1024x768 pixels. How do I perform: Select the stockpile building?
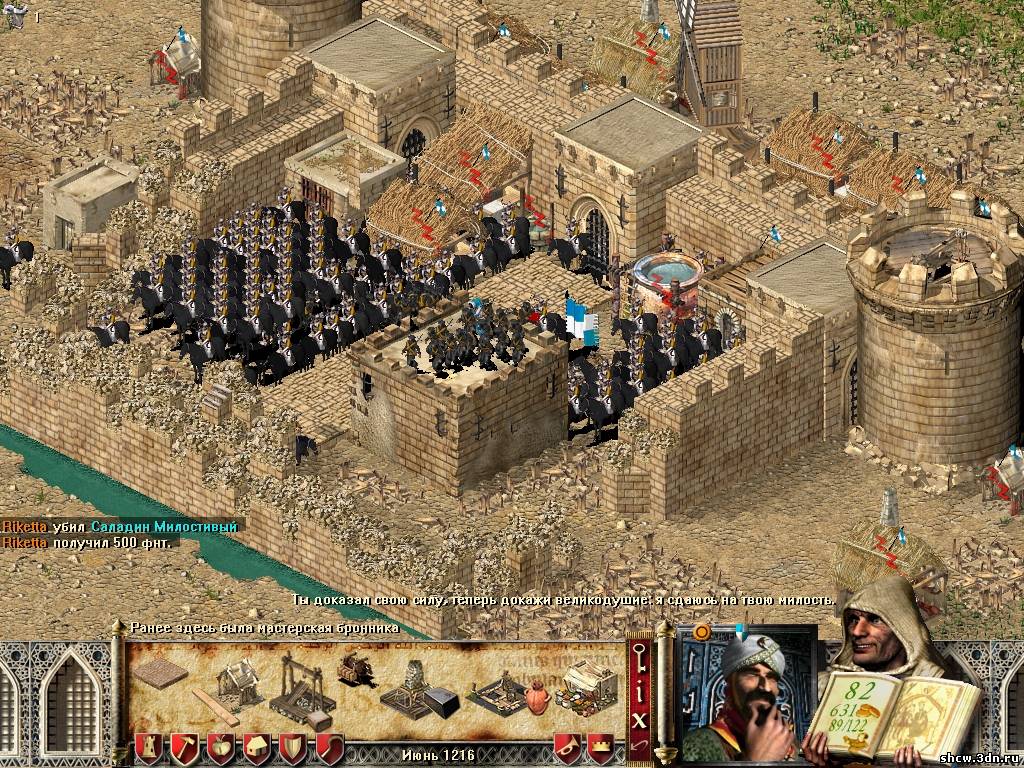click(x=158, y=675)
